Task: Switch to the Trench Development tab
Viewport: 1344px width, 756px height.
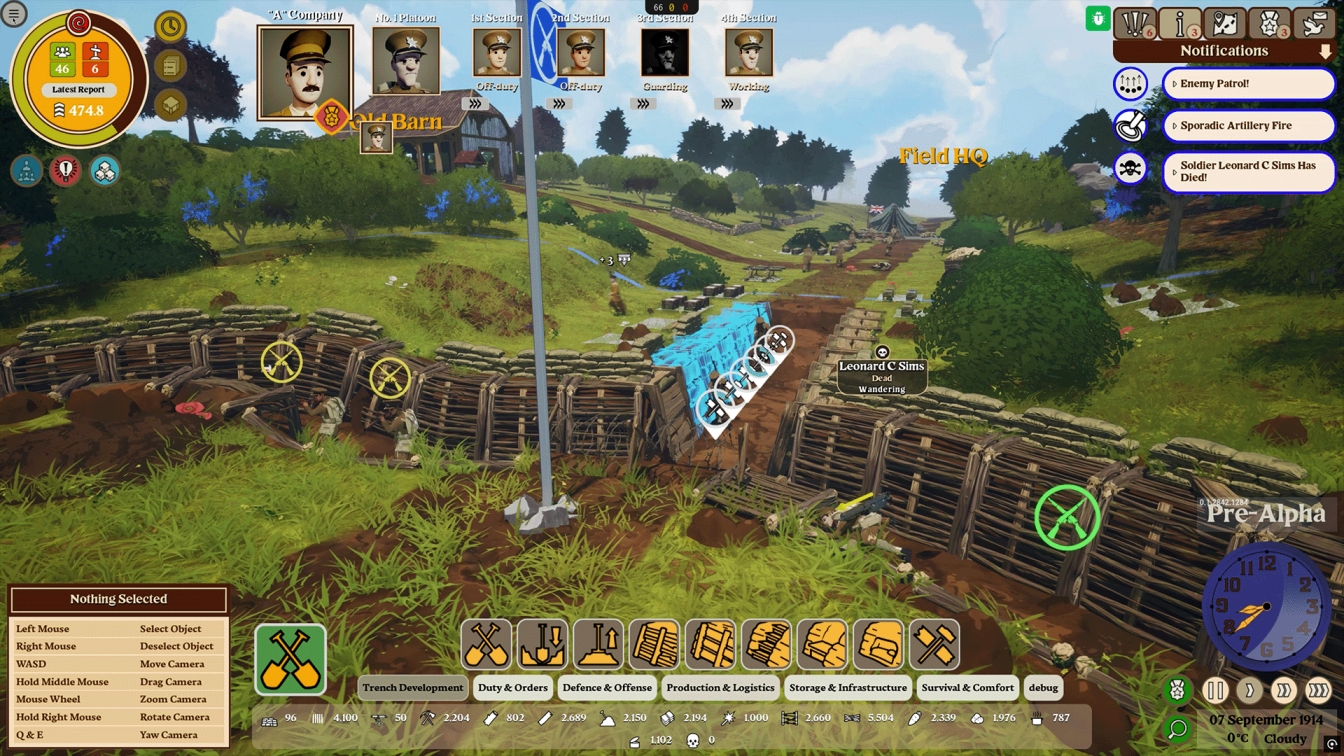Action: tap(413, 688)
